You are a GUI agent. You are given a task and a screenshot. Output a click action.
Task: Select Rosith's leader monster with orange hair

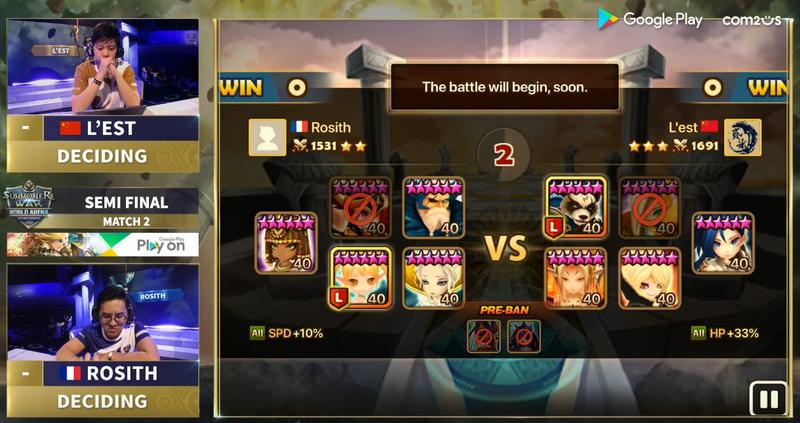pyautogui.click(x=360, y=278)
